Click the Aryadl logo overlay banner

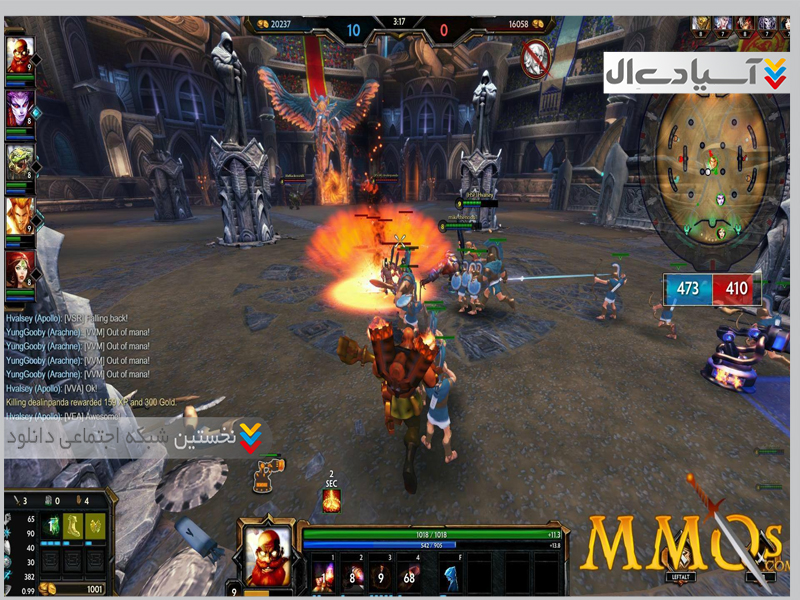[x=696, y=73]
